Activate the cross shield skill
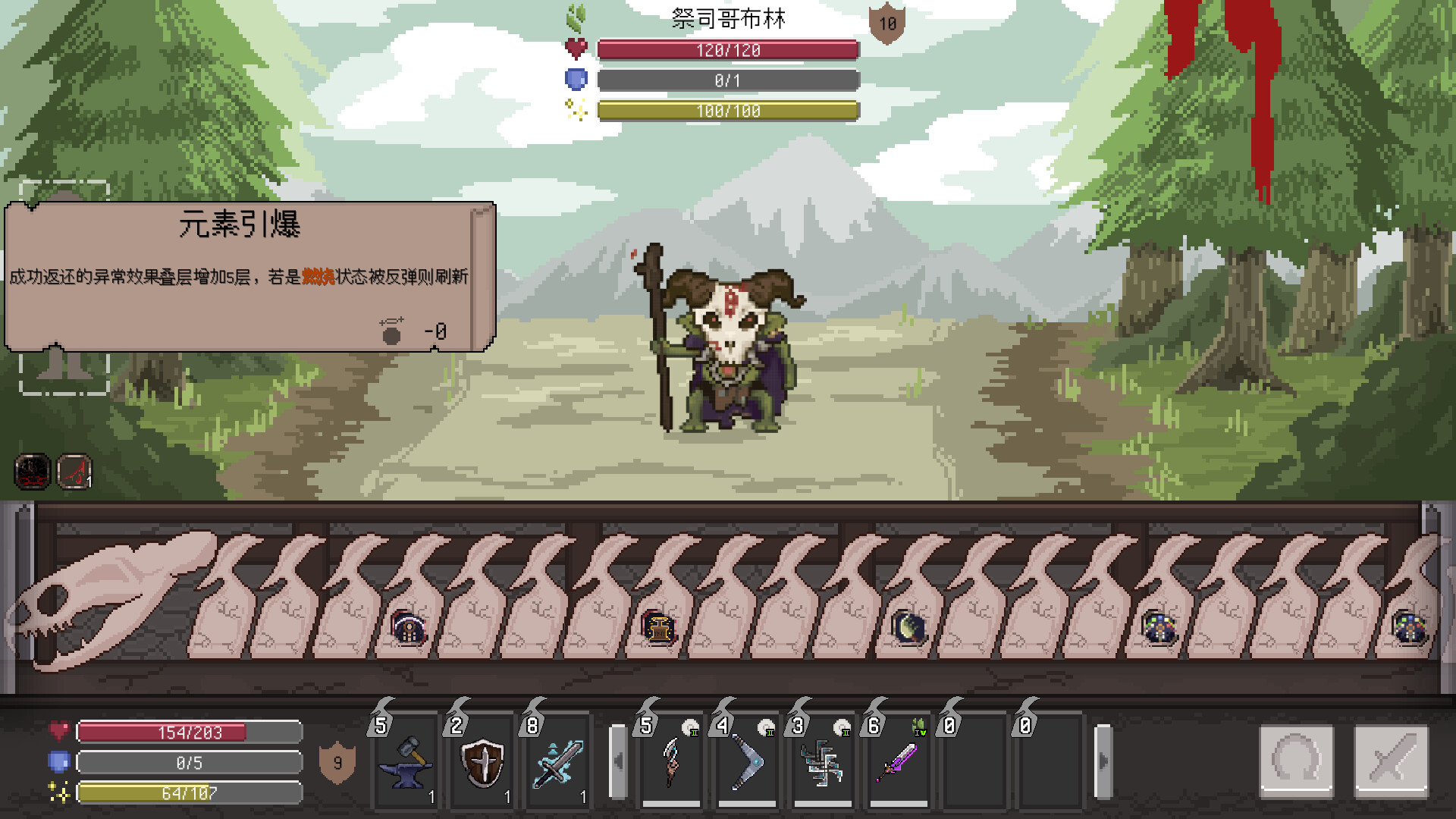The width and height of the screenshot is (1456, 819). 482,761
